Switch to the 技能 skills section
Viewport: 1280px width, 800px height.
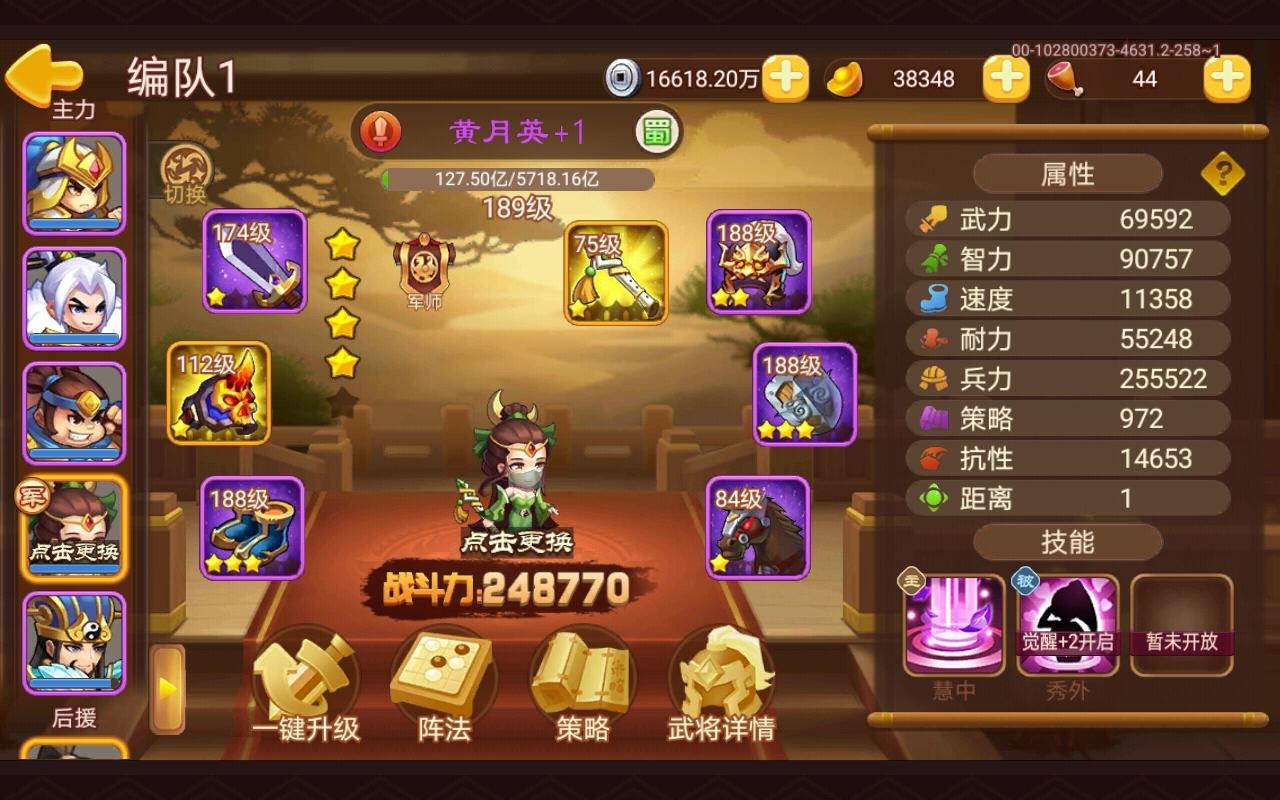[x=1066, y=542]
